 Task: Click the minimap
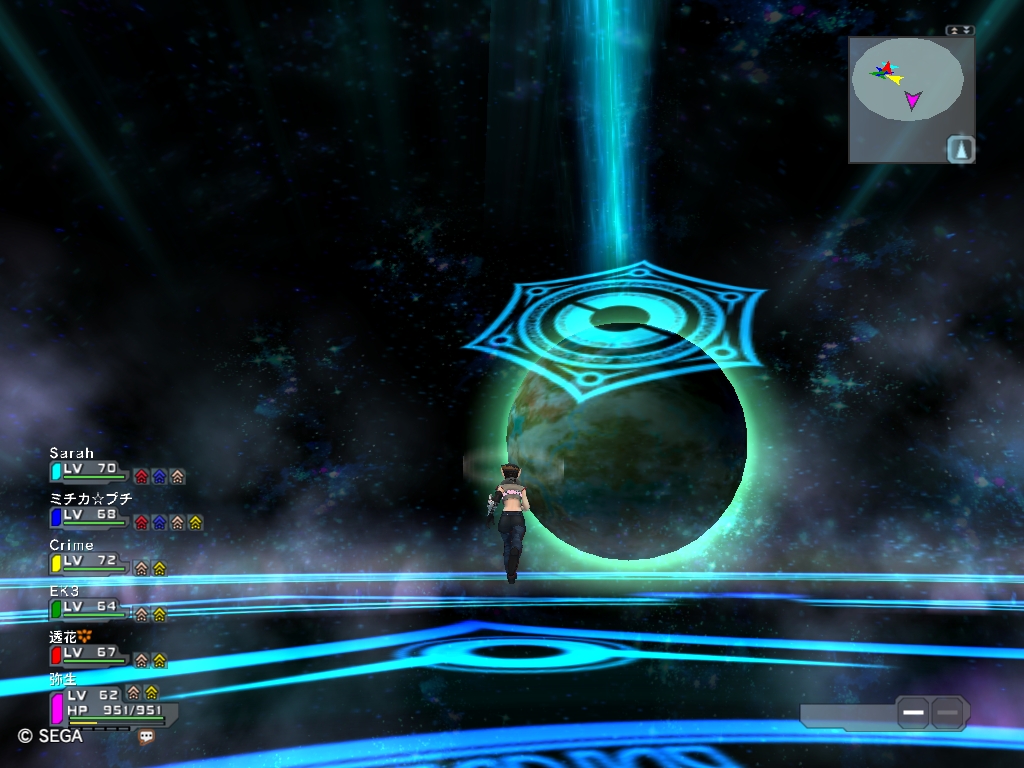[x=908, y=82]
